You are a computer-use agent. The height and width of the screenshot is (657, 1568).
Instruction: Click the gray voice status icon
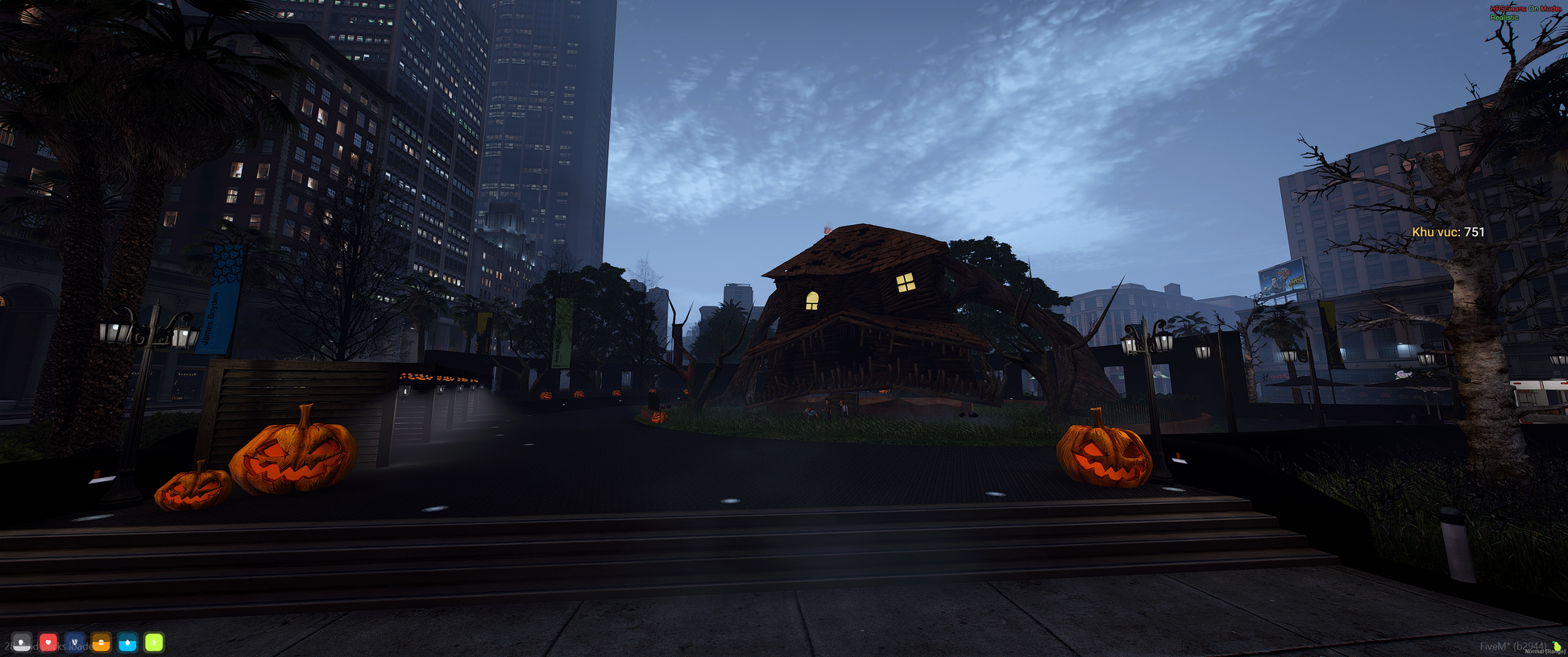pyautogui.click(x=22, y=642)
